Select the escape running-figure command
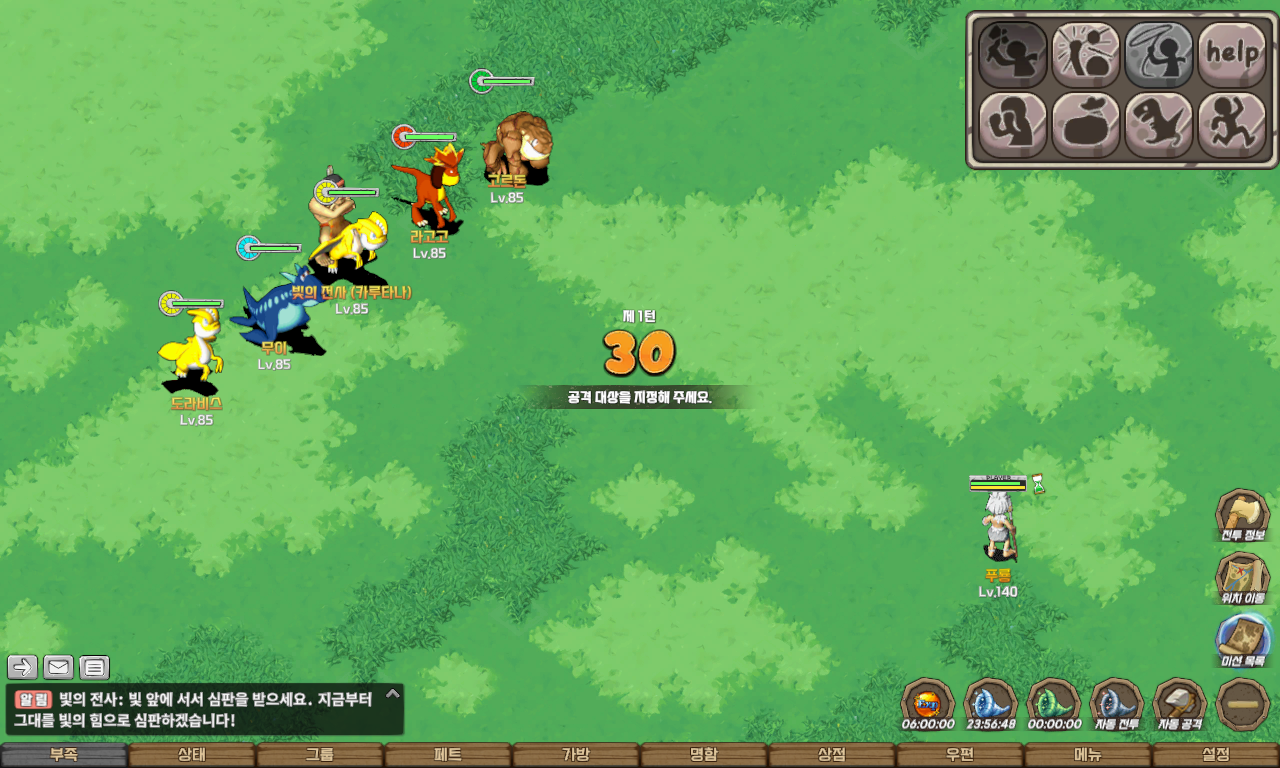1280x768 pixels. pos(1232,125)
